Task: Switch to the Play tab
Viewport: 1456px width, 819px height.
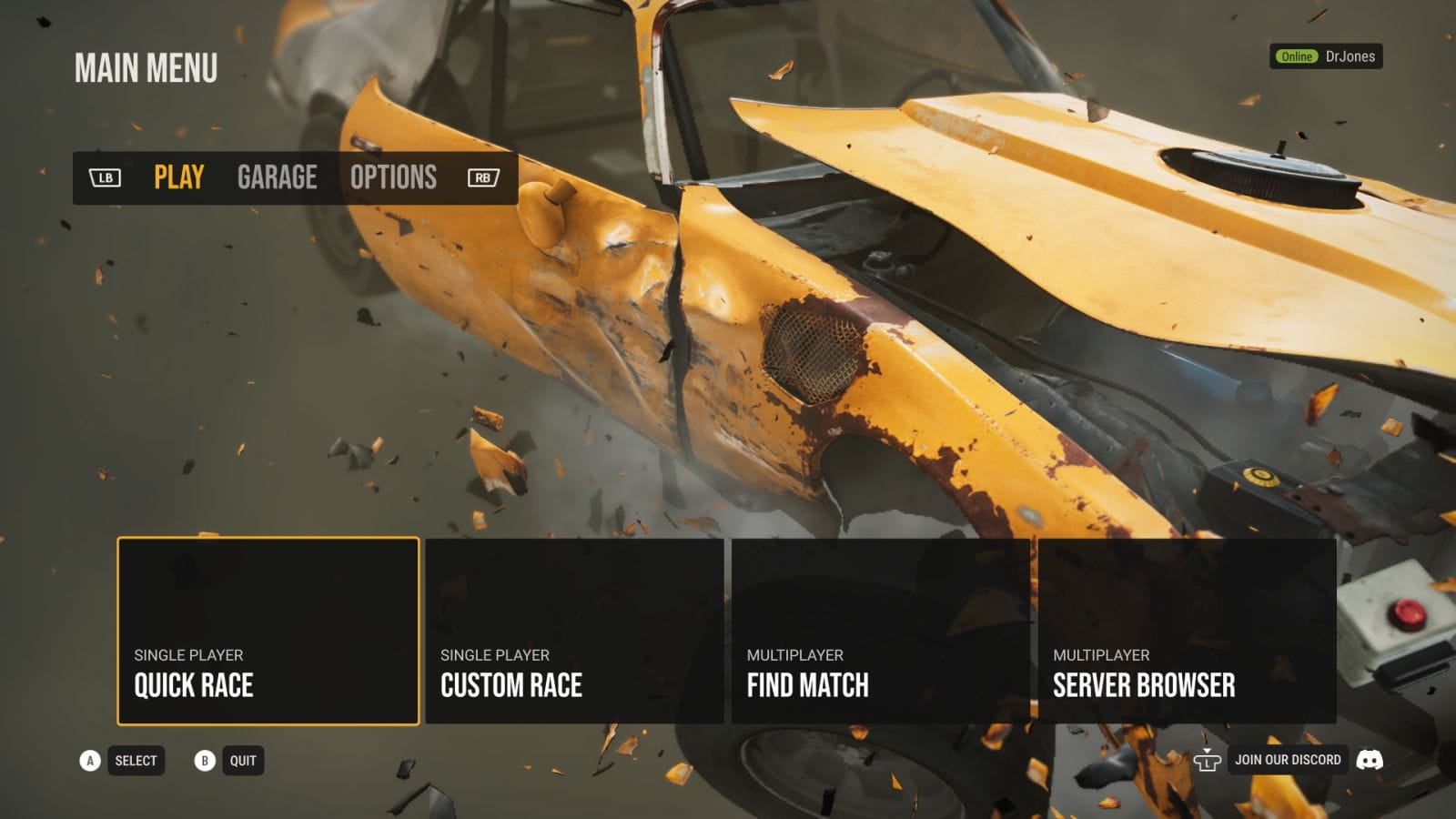Action: [178, 177]
